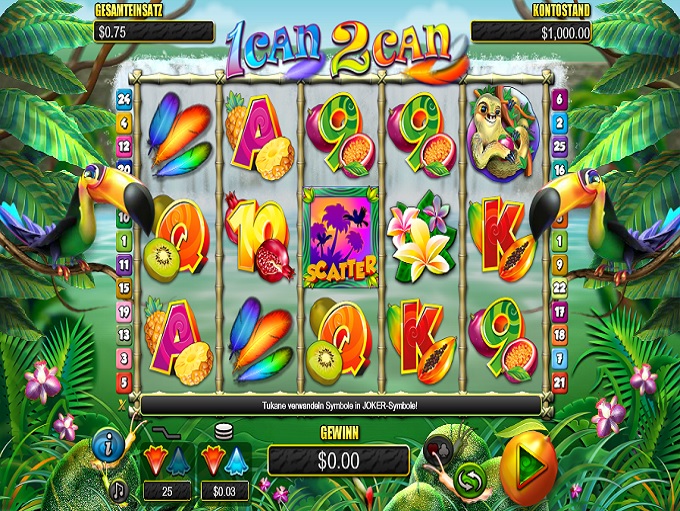Decrease paylines with the blue arrow above 25
This screenshot has width=680, height=511.
[x=178, y=459]
